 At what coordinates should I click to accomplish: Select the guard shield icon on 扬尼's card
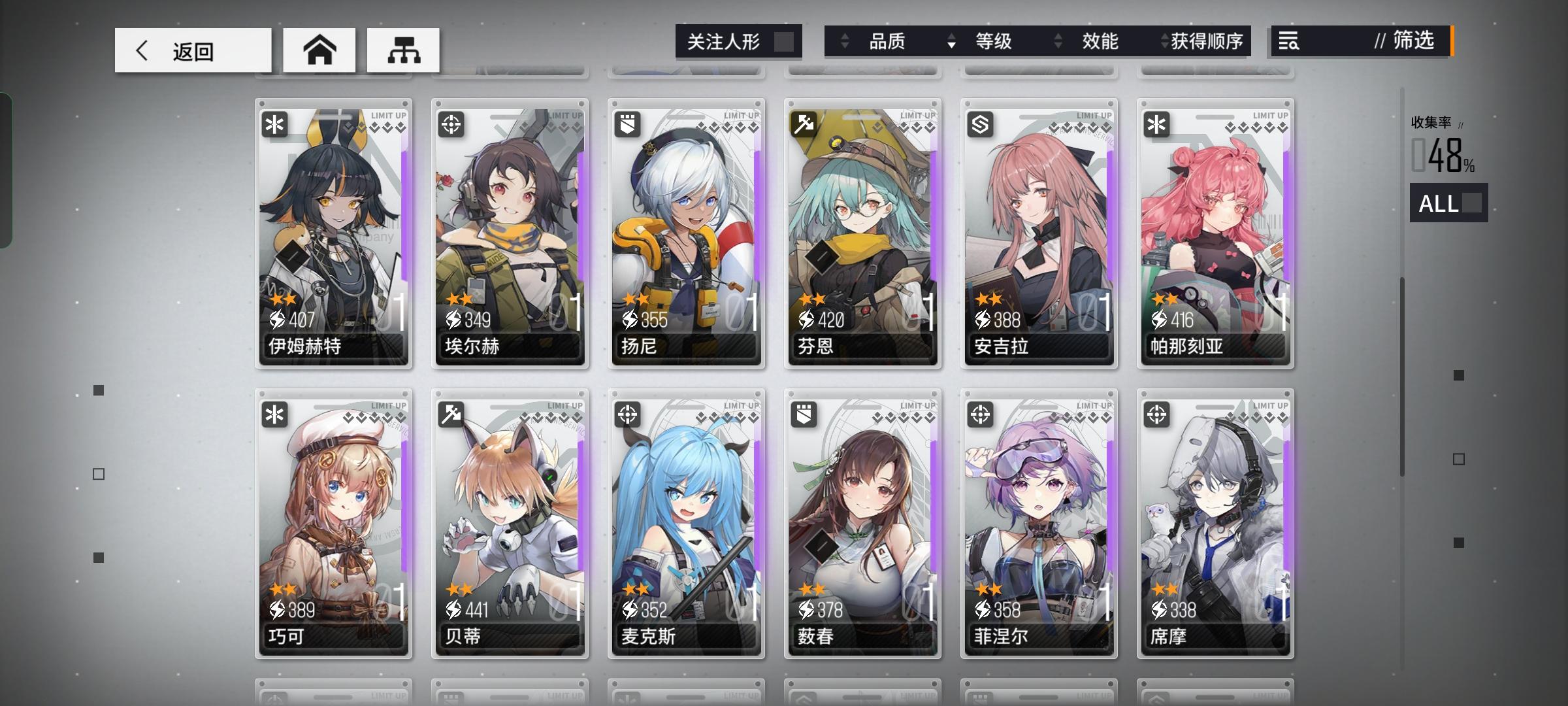coord(627,124)
